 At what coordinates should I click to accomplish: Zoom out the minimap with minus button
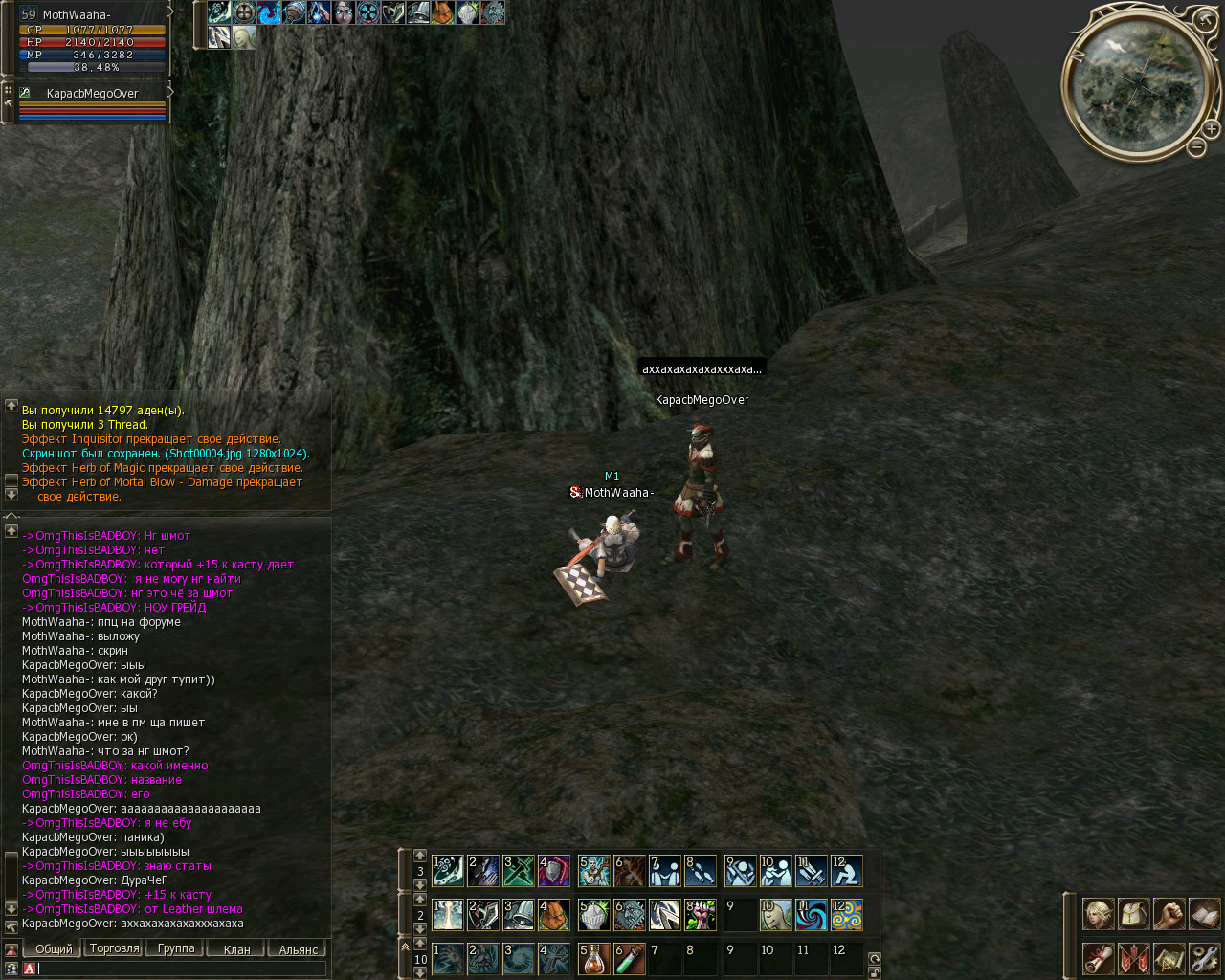tap(1196, 147)
